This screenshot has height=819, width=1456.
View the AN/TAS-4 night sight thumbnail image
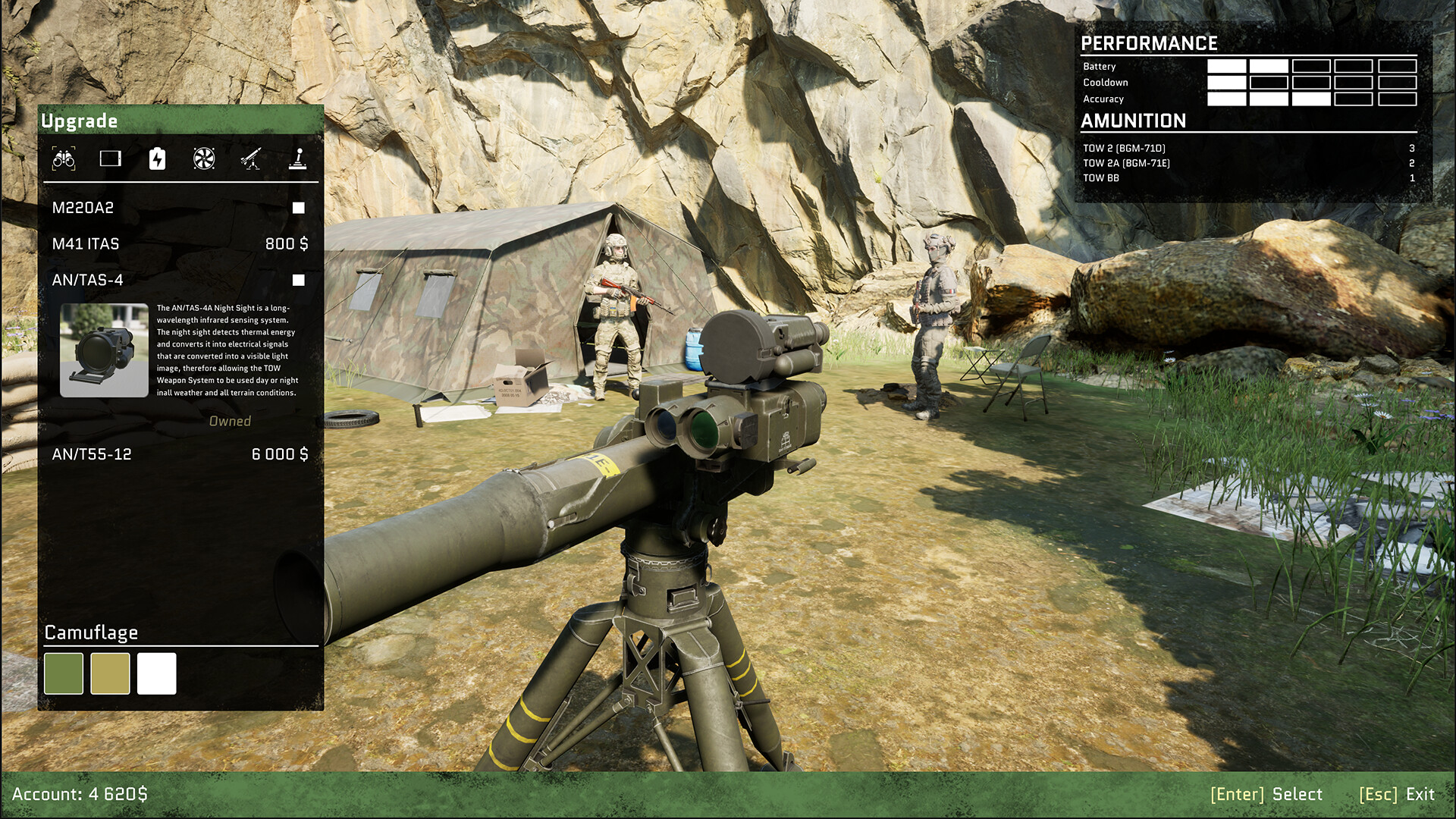click(x=104, y=350)
